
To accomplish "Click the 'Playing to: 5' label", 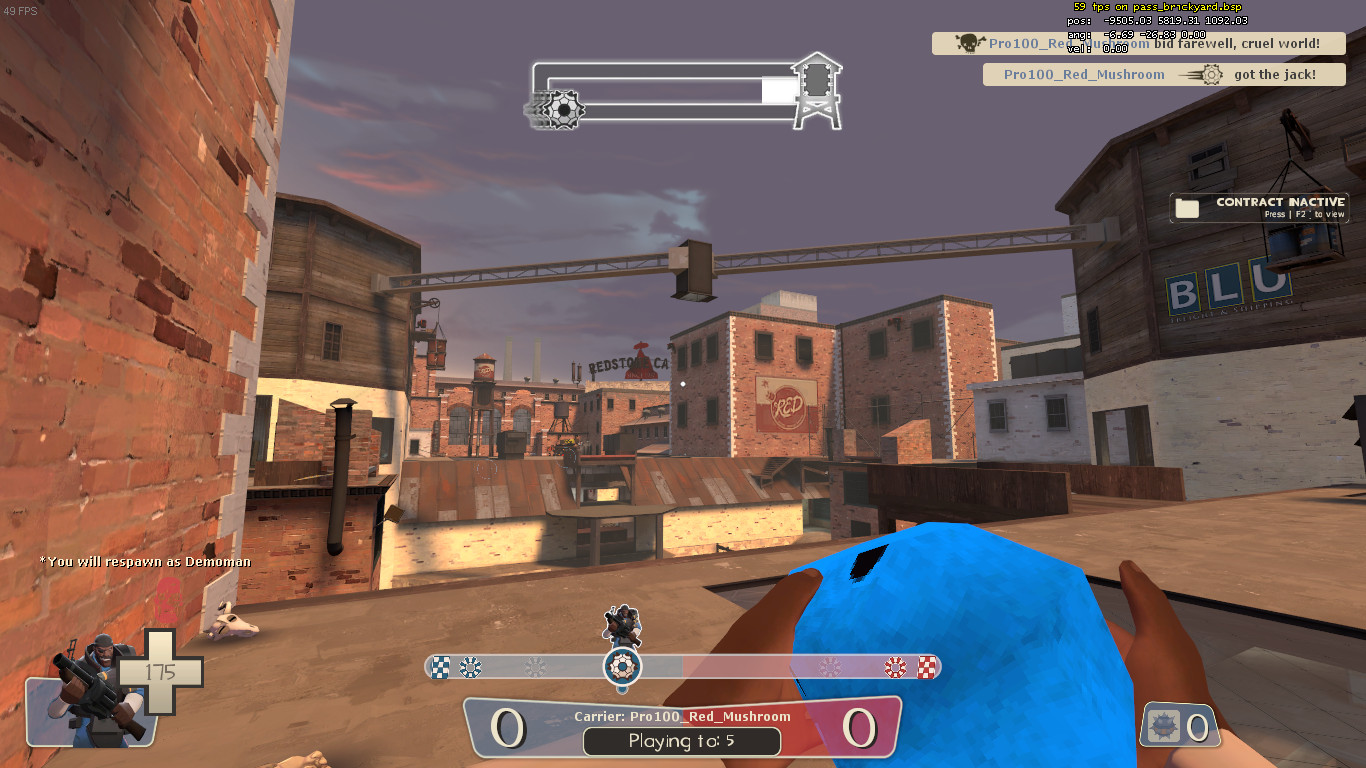I will pyautogui.click(x=682, y=742).
